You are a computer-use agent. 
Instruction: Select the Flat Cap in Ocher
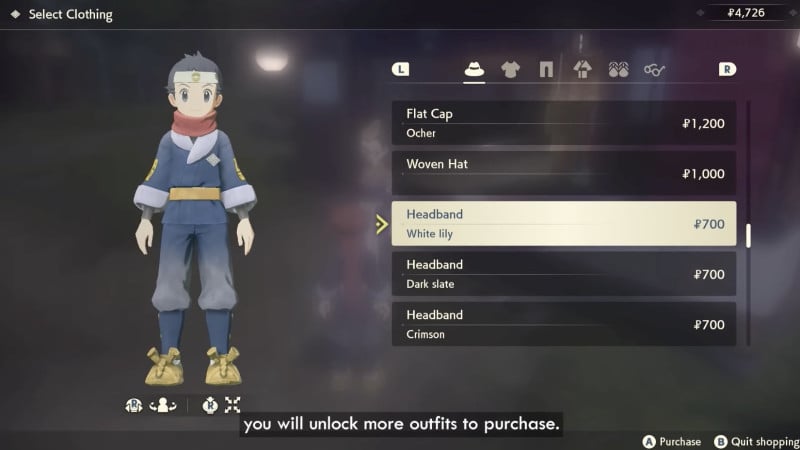click(x=564, y=123)
